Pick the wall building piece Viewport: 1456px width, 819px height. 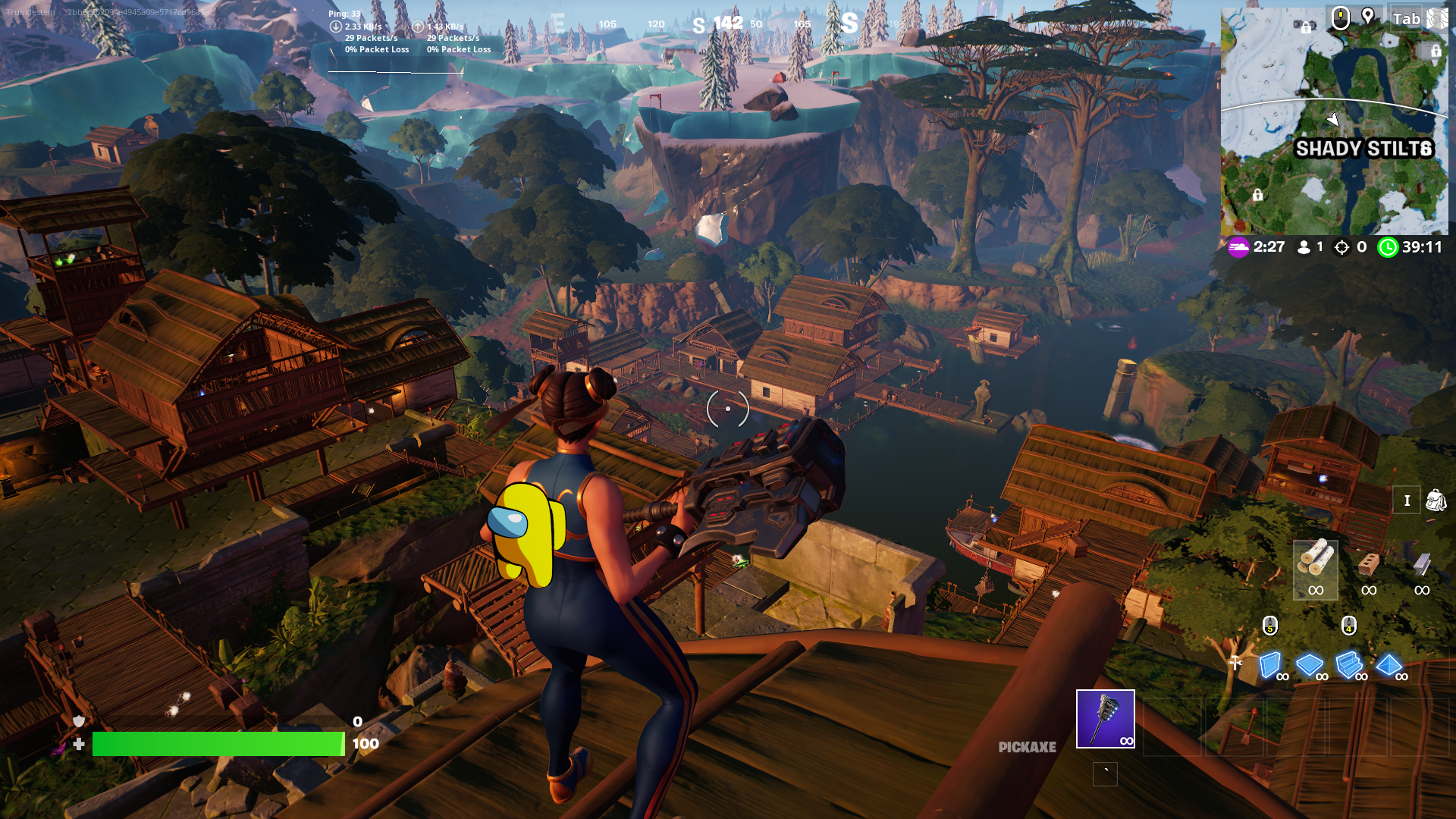pyautogui.click(x=1271, y=665)
